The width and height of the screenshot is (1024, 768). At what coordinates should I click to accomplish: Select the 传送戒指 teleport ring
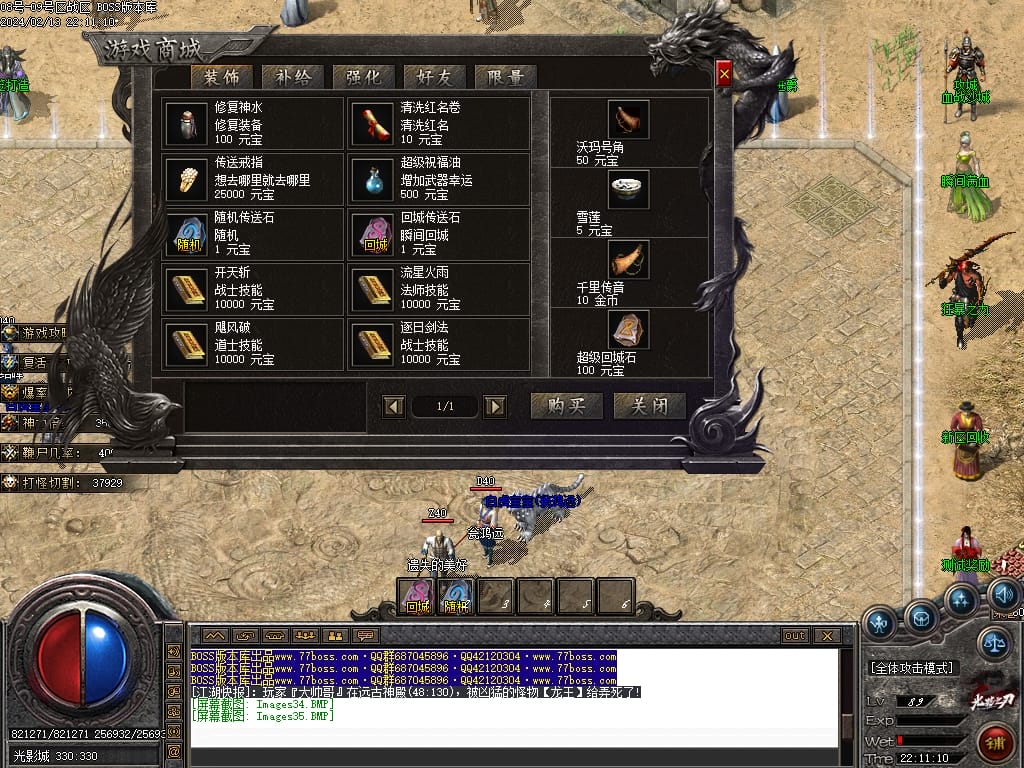click(186, 179)
